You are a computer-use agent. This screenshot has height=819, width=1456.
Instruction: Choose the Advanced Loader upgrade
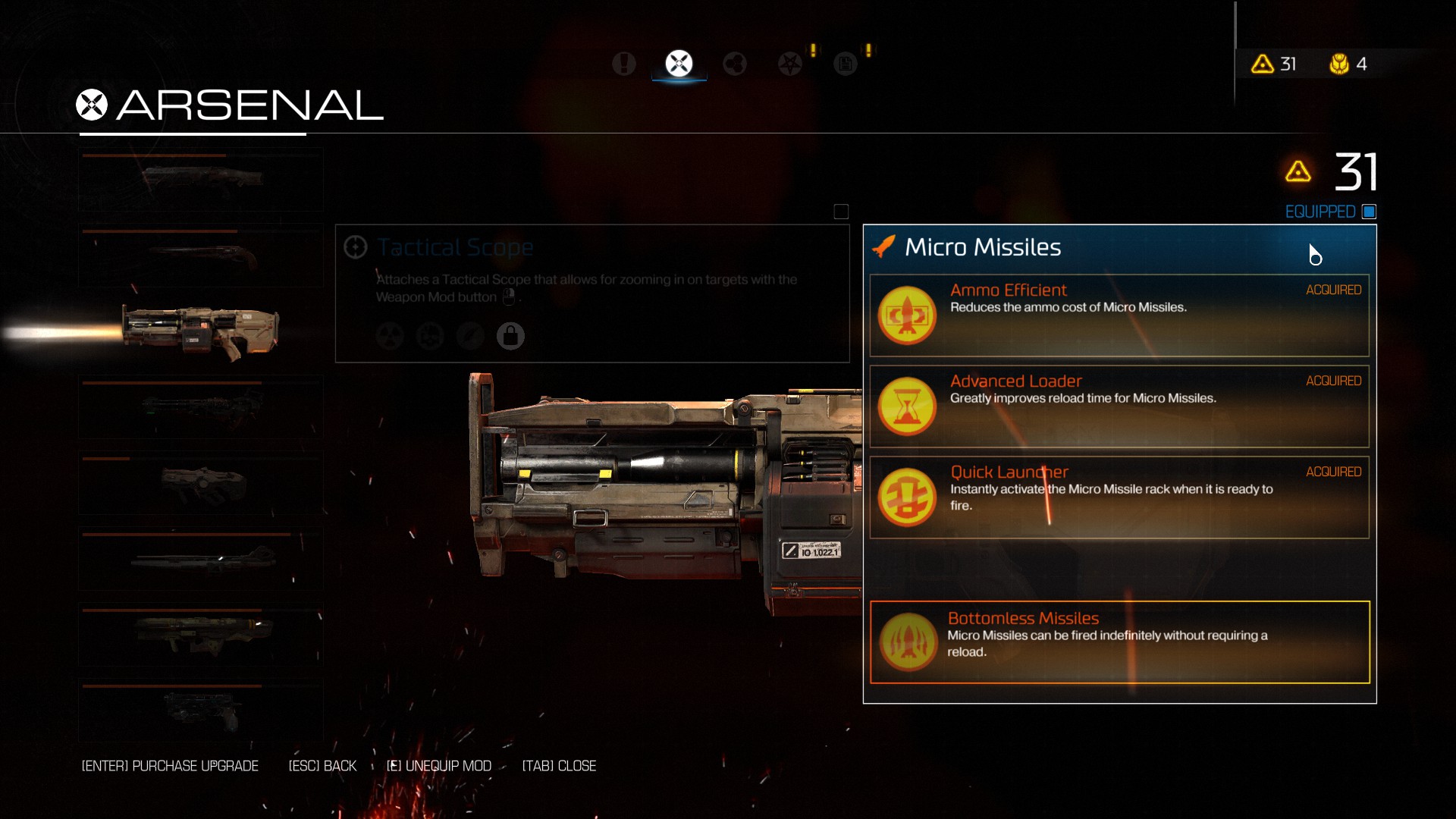point(1119,406)
